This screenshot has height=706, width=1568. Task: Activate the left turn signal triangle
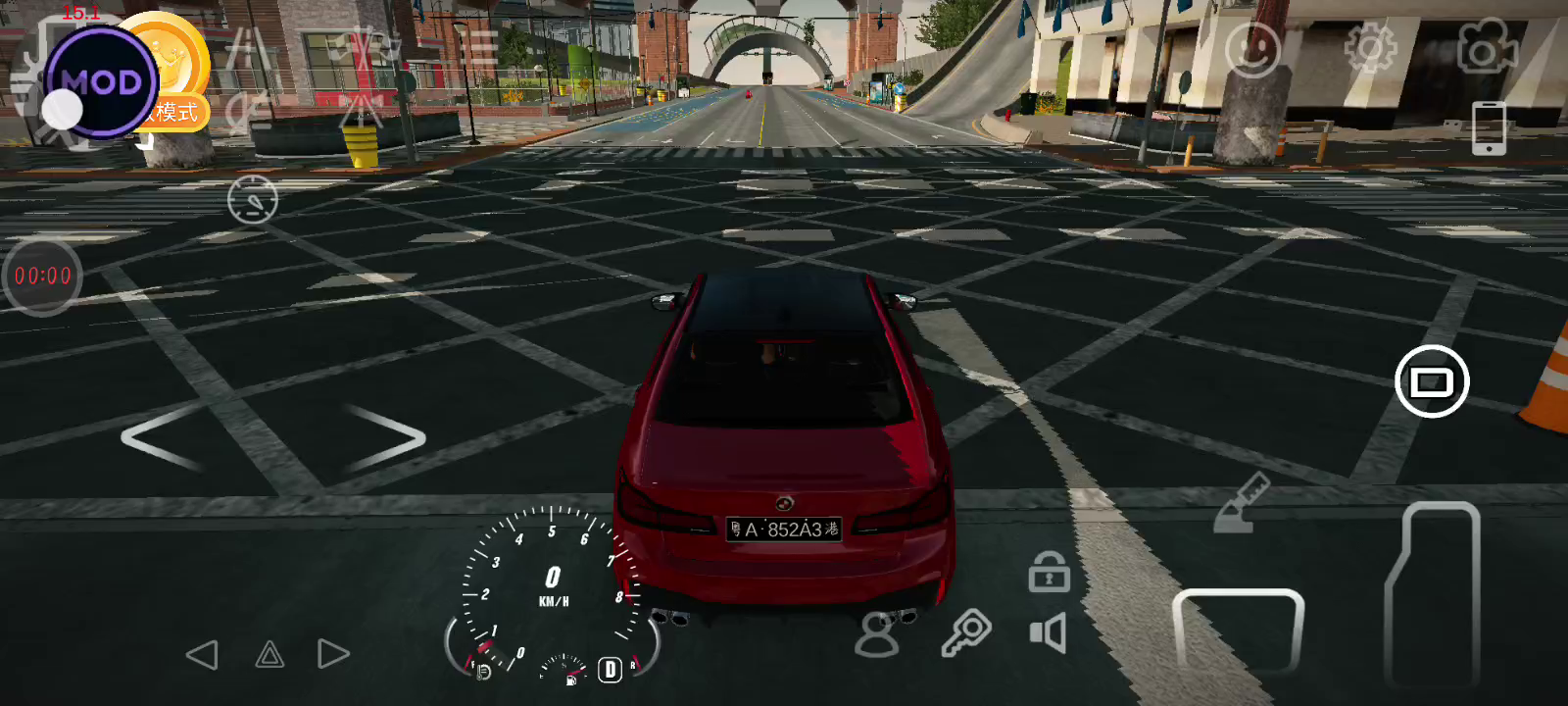click(203, 655)
